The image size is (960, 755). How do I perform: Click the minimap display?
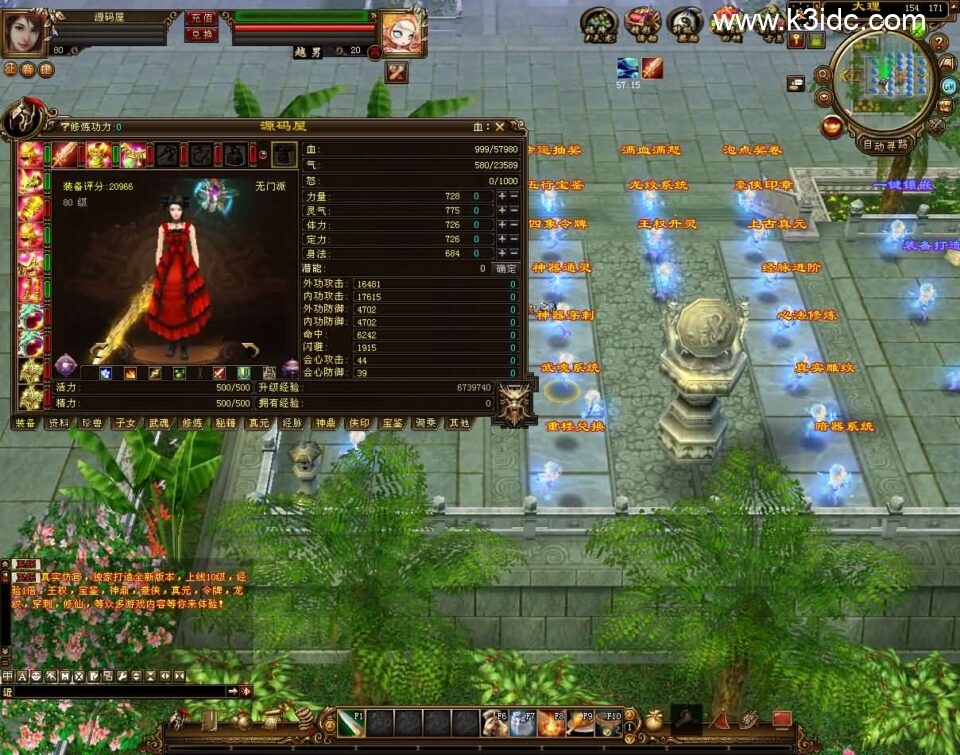(x=883, y=78)
